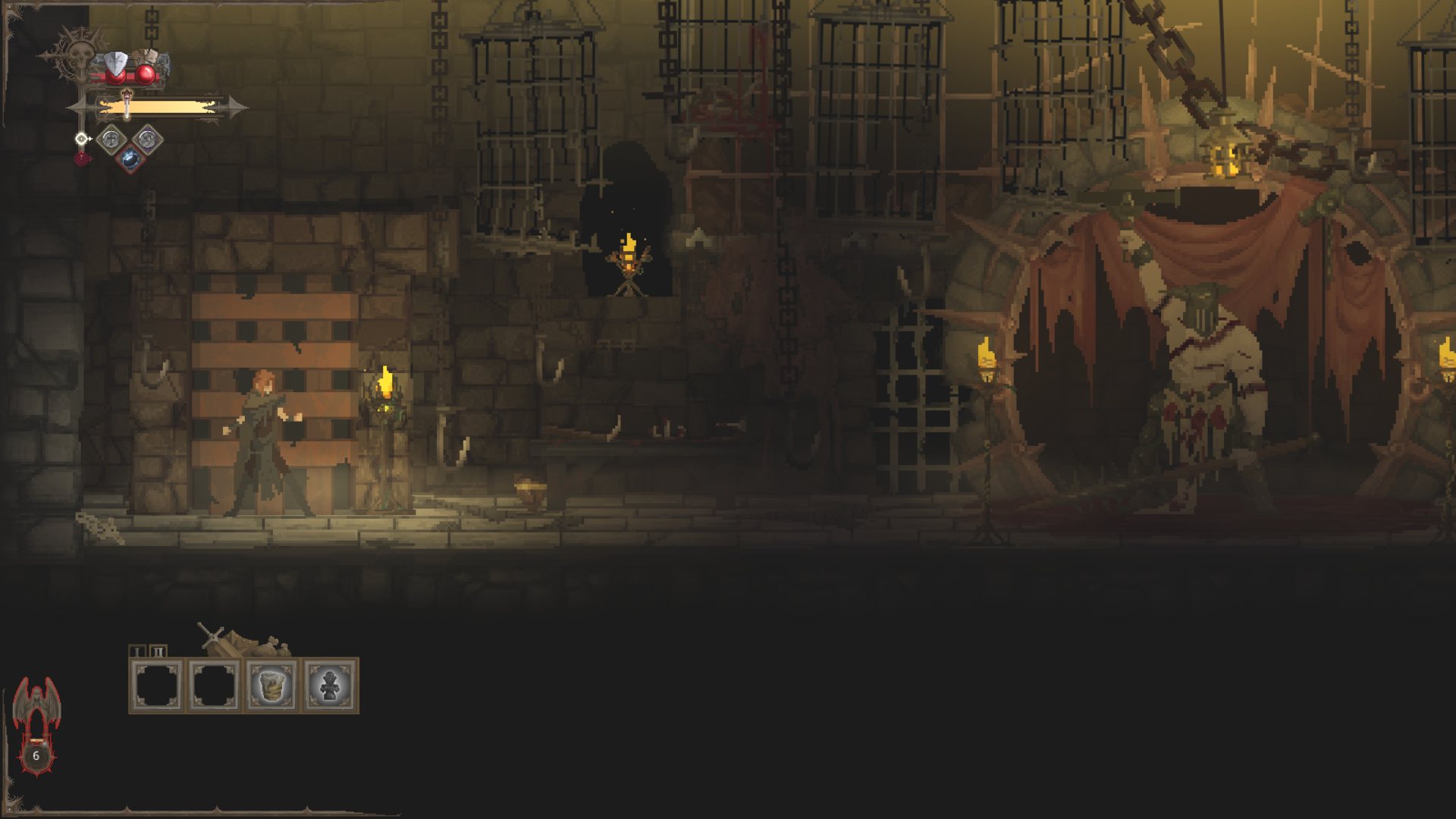
Task: Select the dark idol figurine slot
Action: (330, 686)
